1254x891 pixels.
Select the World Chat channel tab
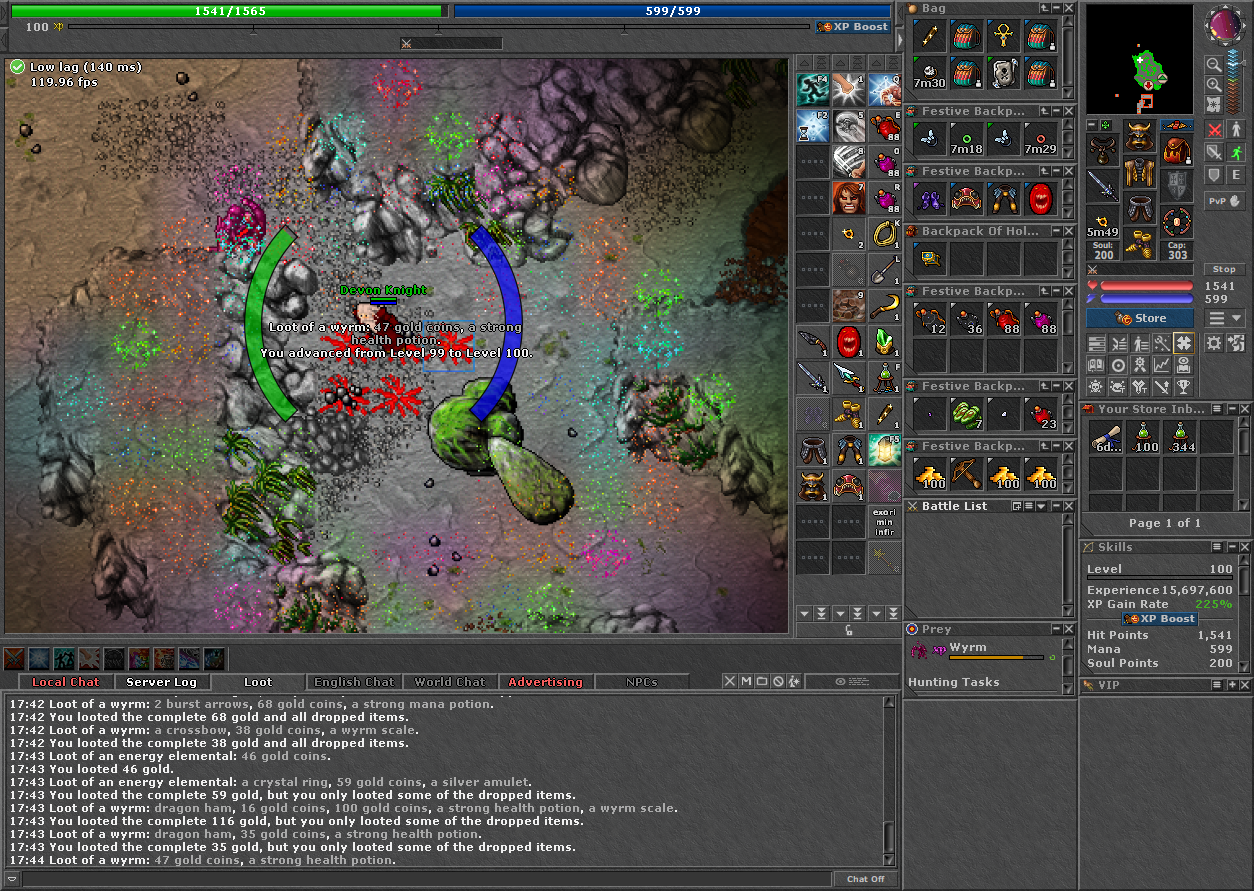pos(449,682)
